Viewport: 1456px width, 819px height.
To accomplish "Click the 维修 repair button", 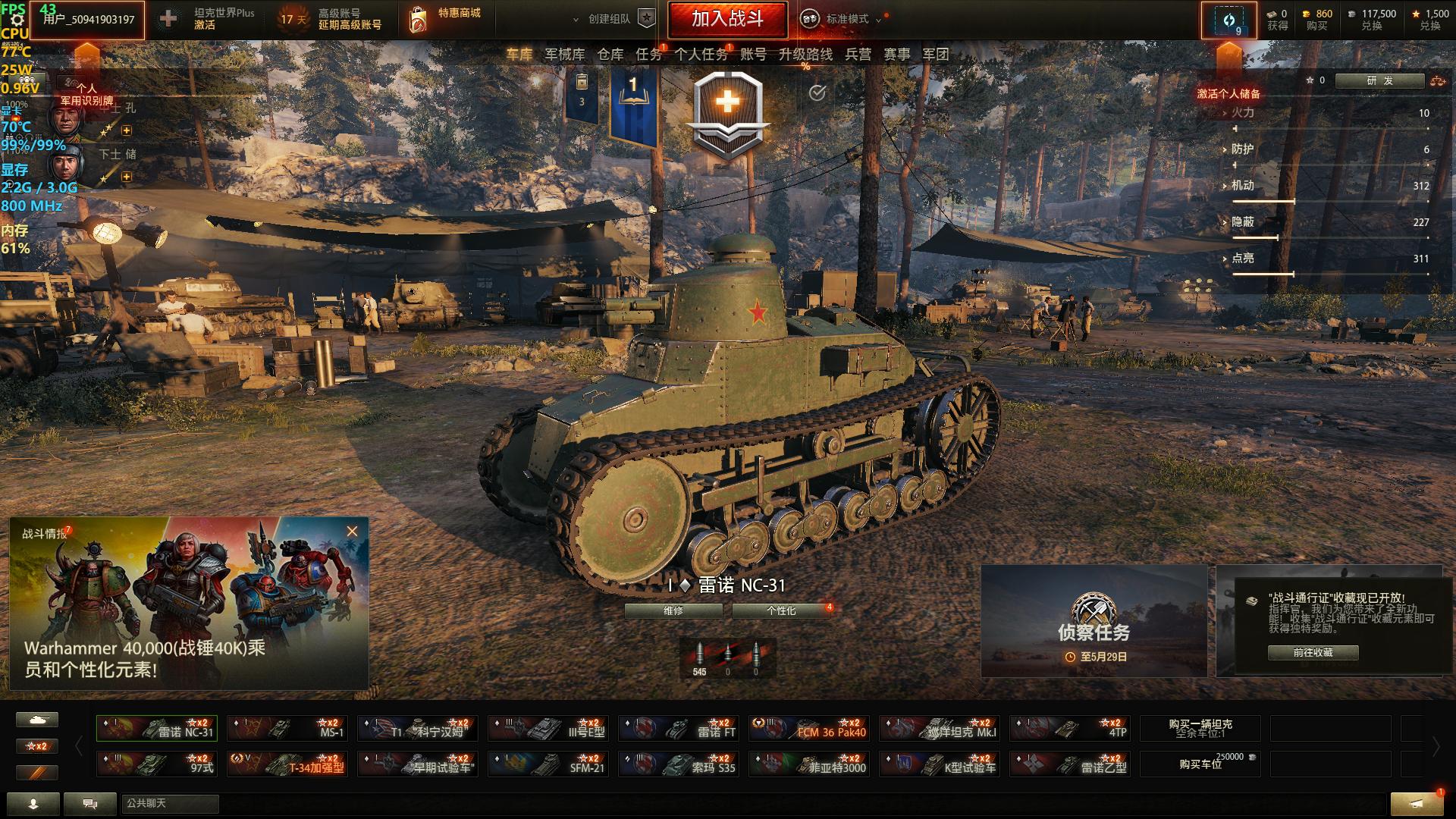I will pos(673,610).
